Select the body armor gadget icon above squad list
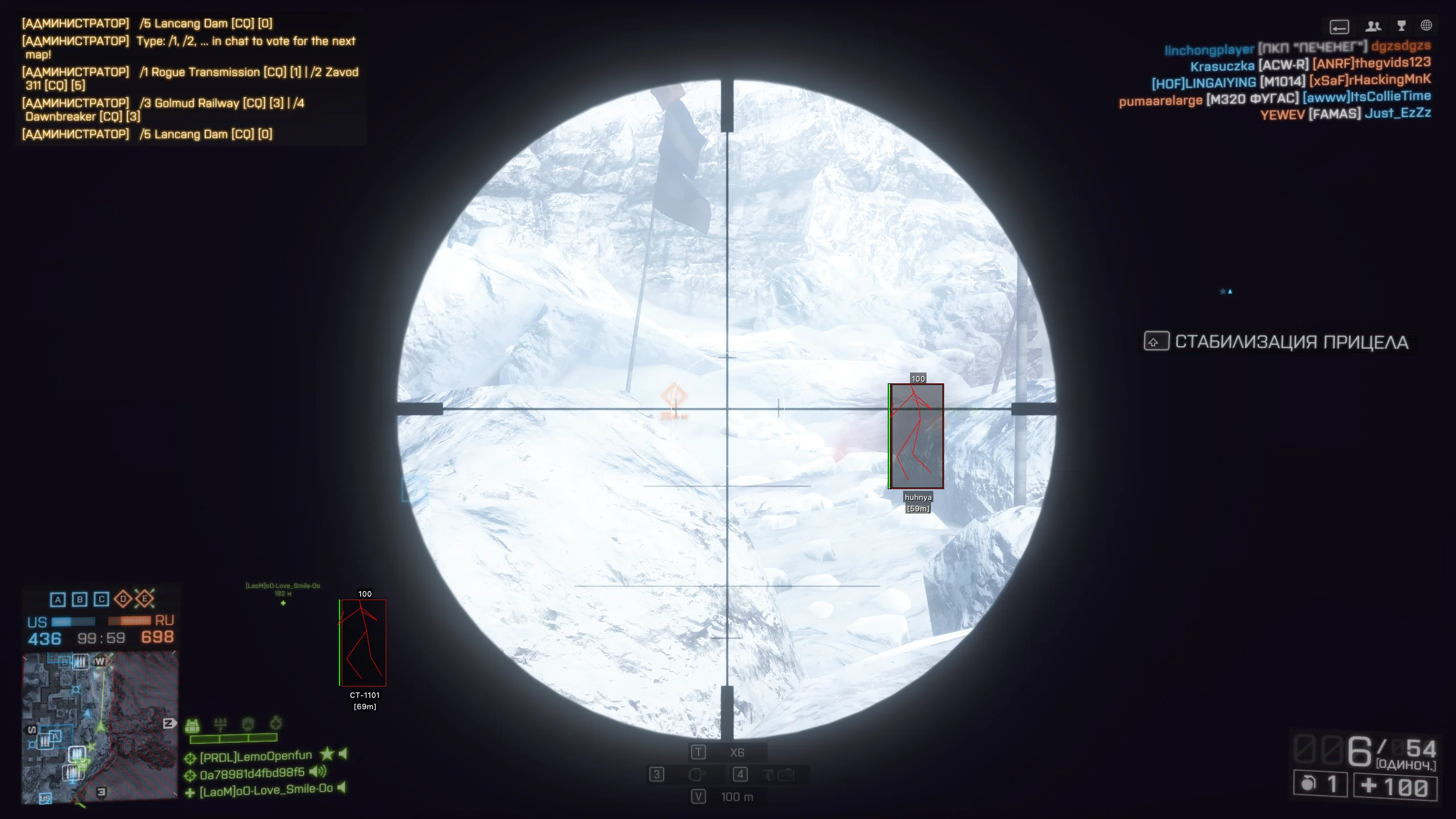This screenshot has height=819, width=1456. point(192,724)
